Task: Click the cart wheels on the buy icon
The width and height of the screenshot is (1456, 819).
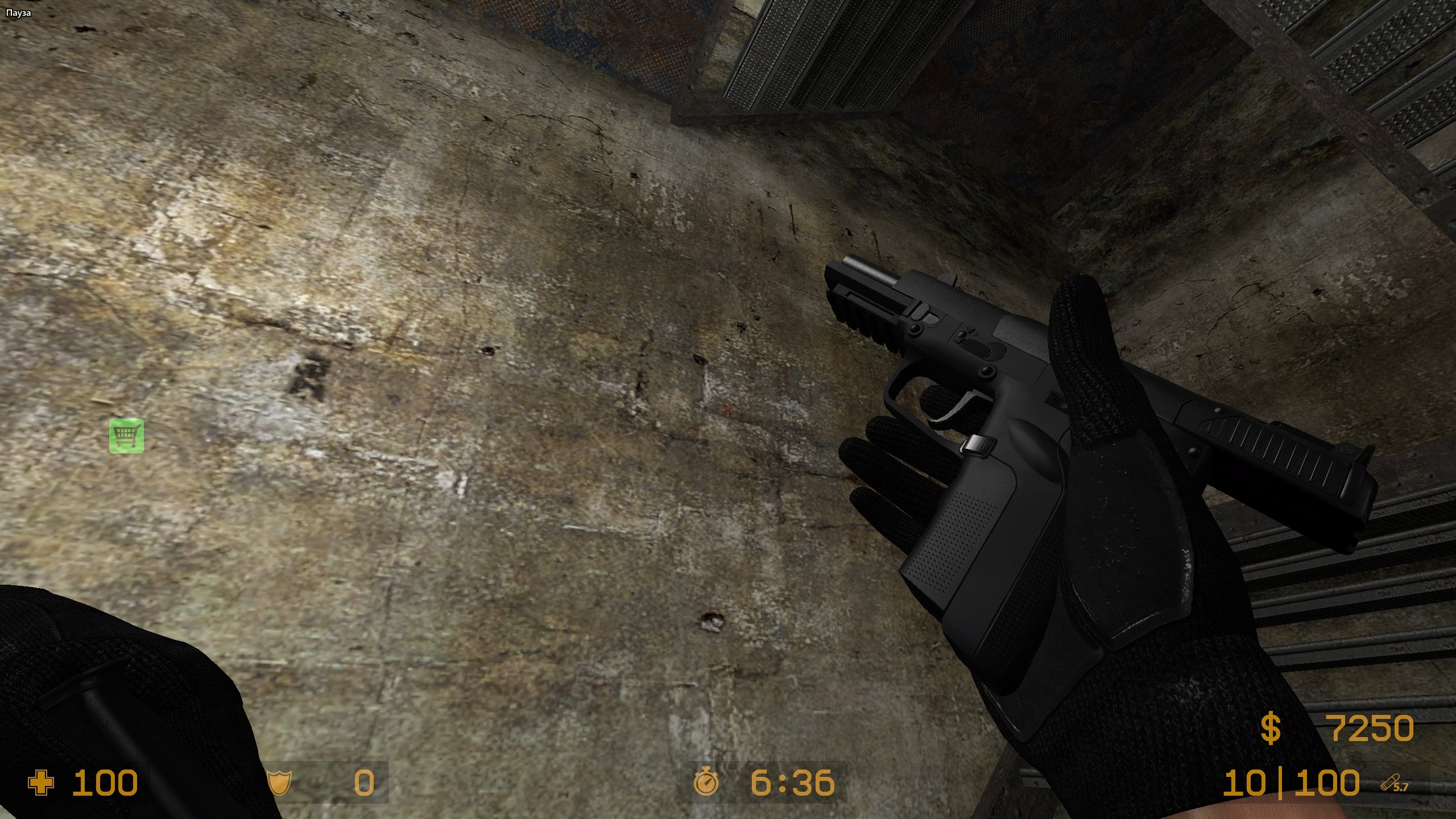Action: 126,445
